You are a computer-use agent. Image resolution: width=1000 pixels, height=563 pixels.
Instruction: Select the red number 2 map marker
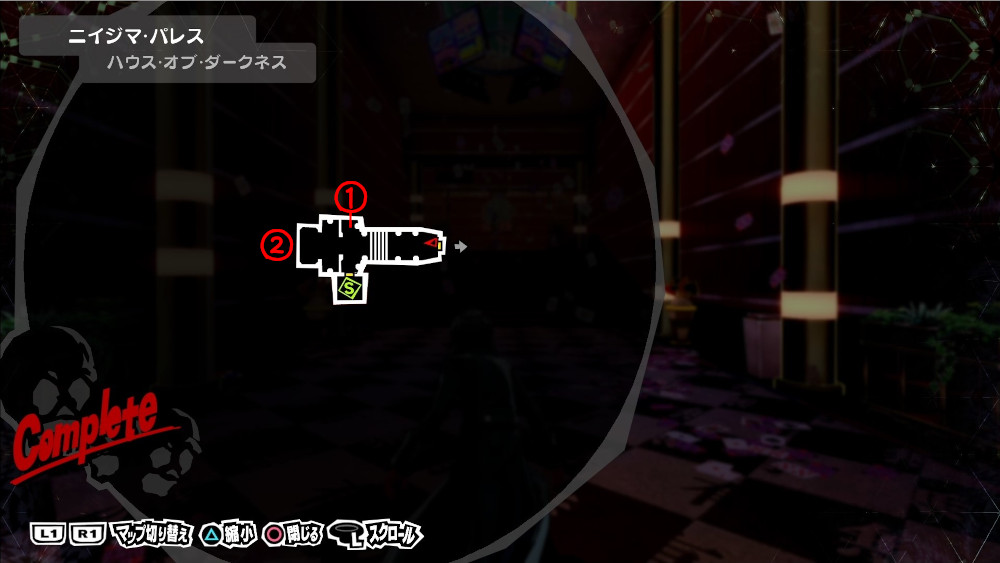click(x=276, y=243)
